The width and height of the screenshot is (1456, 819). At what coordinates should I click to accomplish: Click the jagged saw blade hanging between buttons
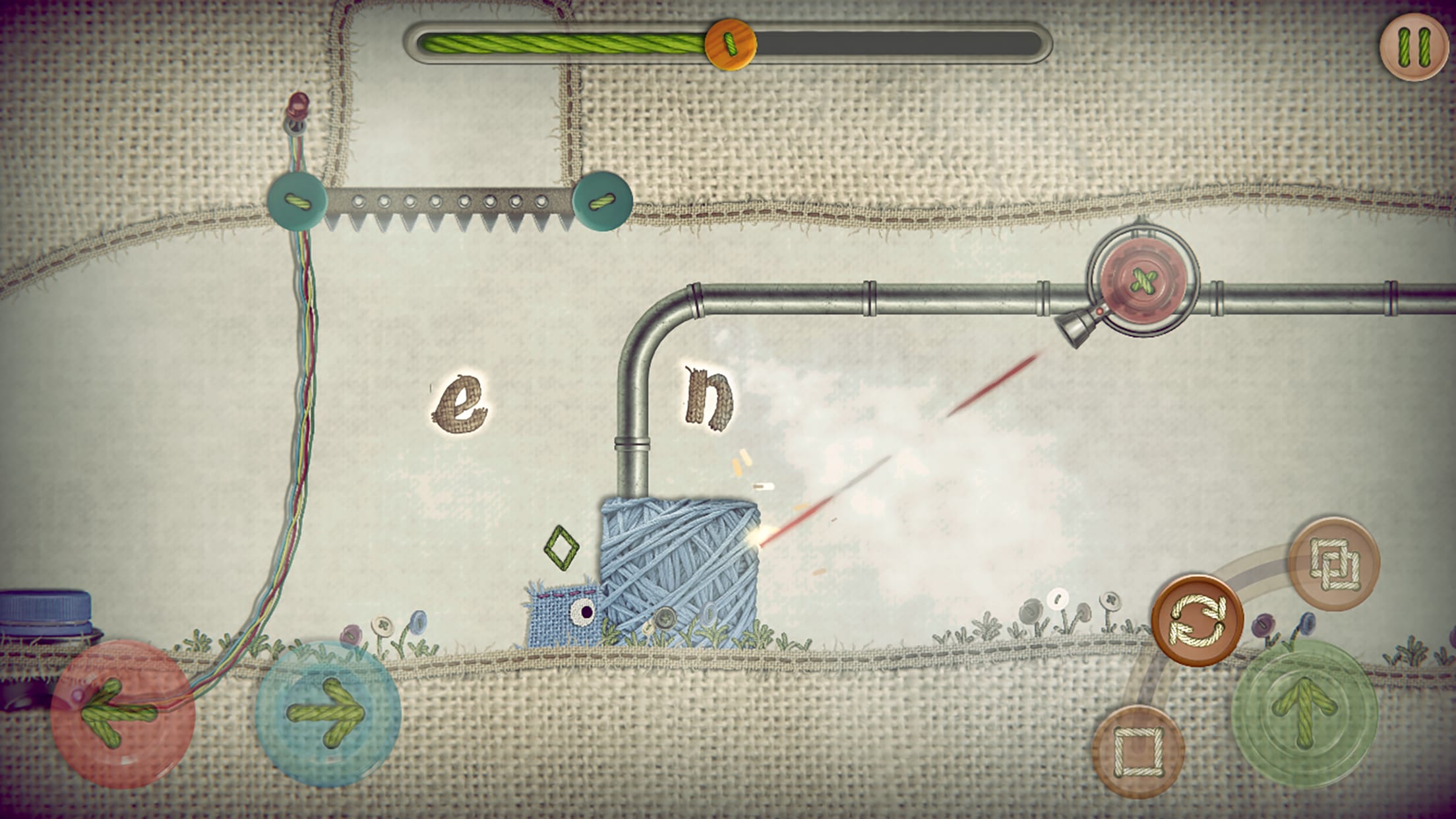point(448,211)
